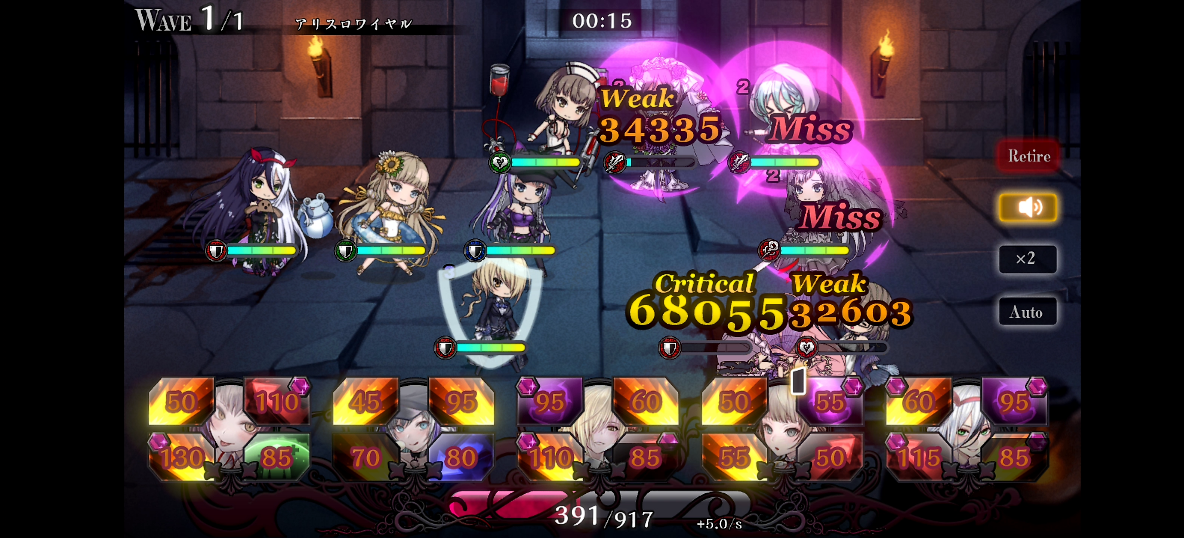Toggle the ×2 battle speed
The width and height of the screenshot is (1184, 538).
pos(1027,259)
